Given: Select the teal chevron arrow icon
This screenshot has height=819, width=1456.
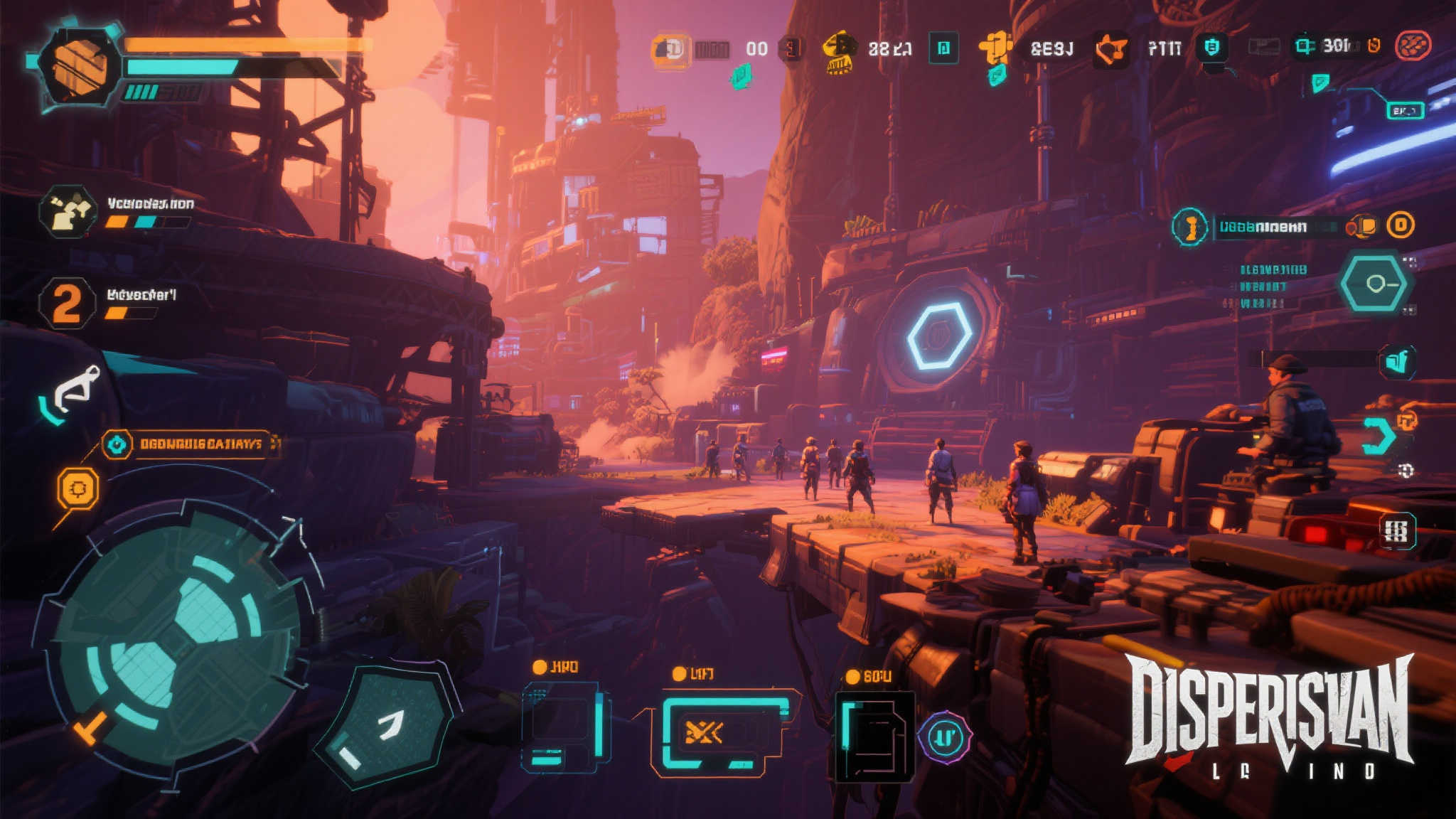Looking at the screenshot, I should (x=1378, y=436).
